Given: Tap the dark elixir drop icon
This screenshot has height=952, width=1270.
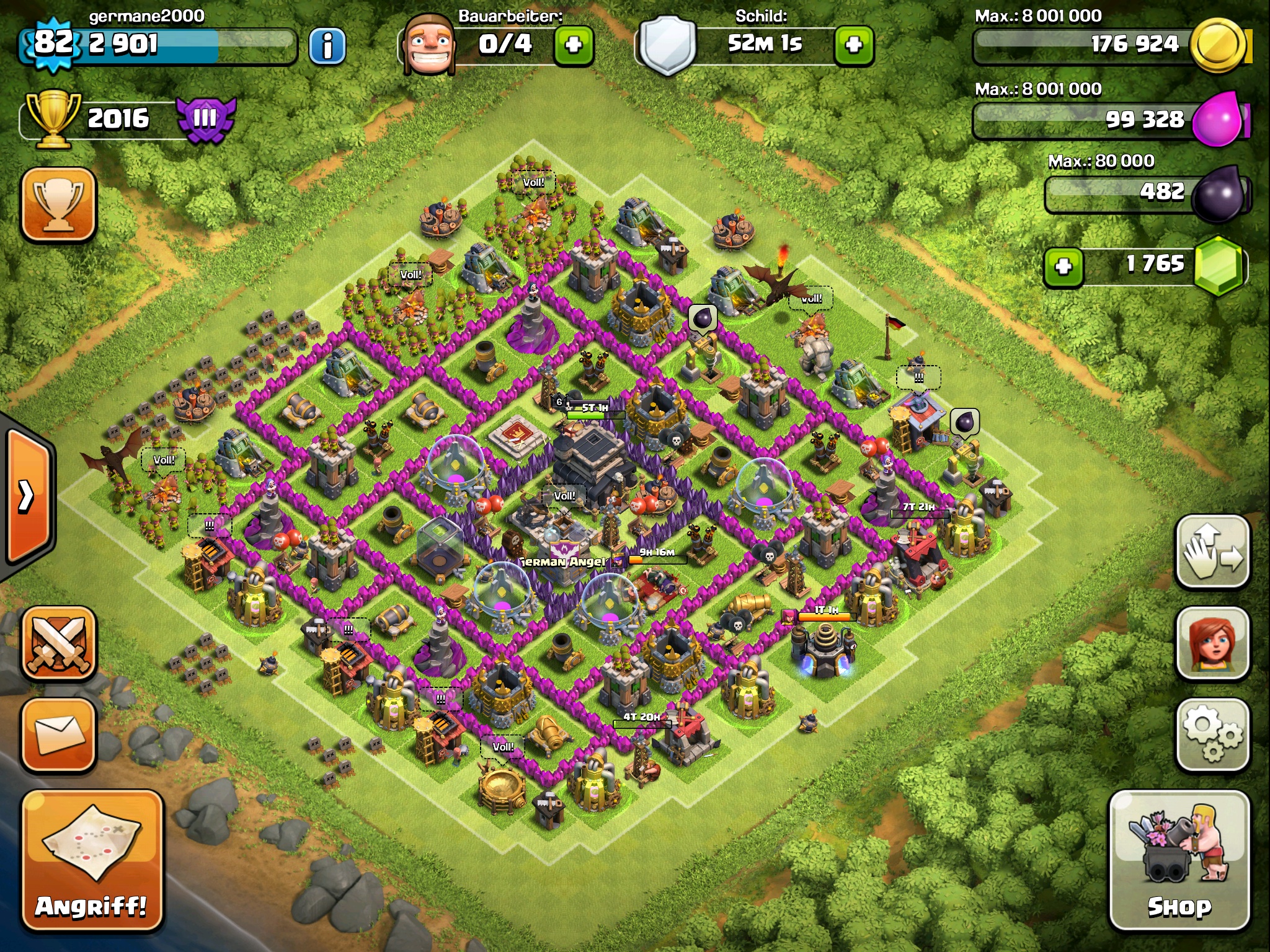Looking at the screenshot, I should pyautogui.click(x=1219, y=193).
